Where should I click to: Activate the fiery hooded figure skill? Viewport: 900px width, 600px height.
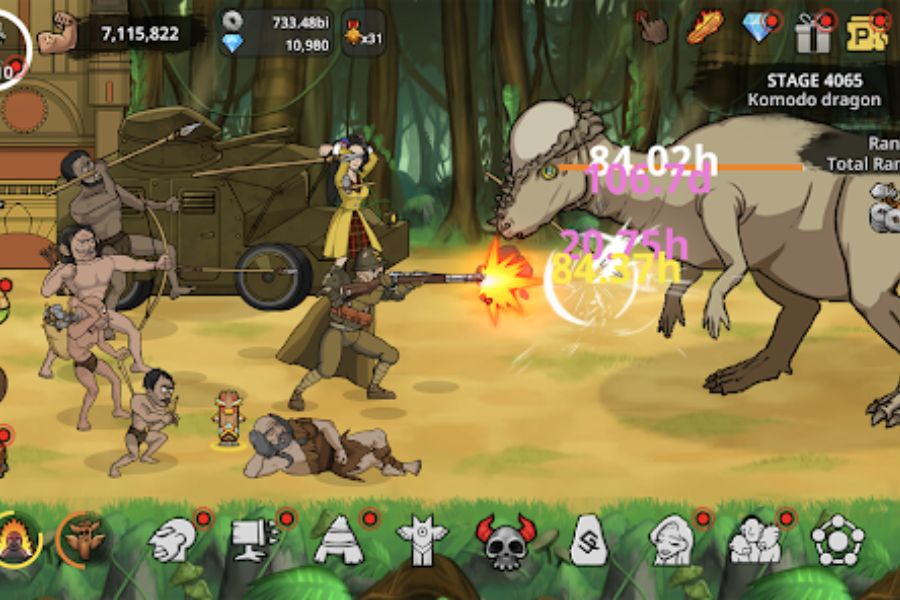click(x=19, y=541)
